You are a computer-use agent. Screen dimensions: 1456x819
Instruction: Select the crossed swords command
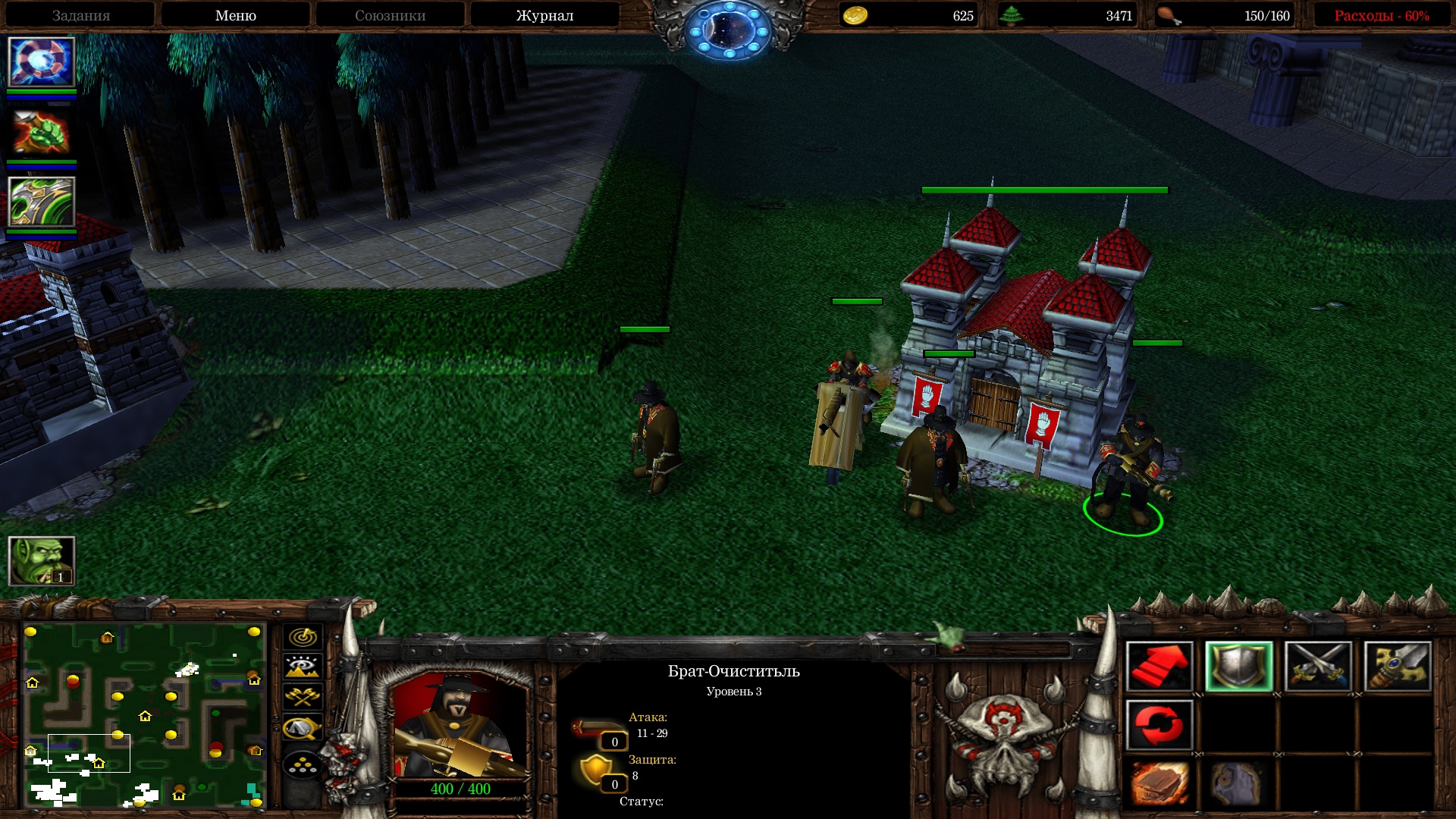pyautogui.click(x=1318, y=667)
